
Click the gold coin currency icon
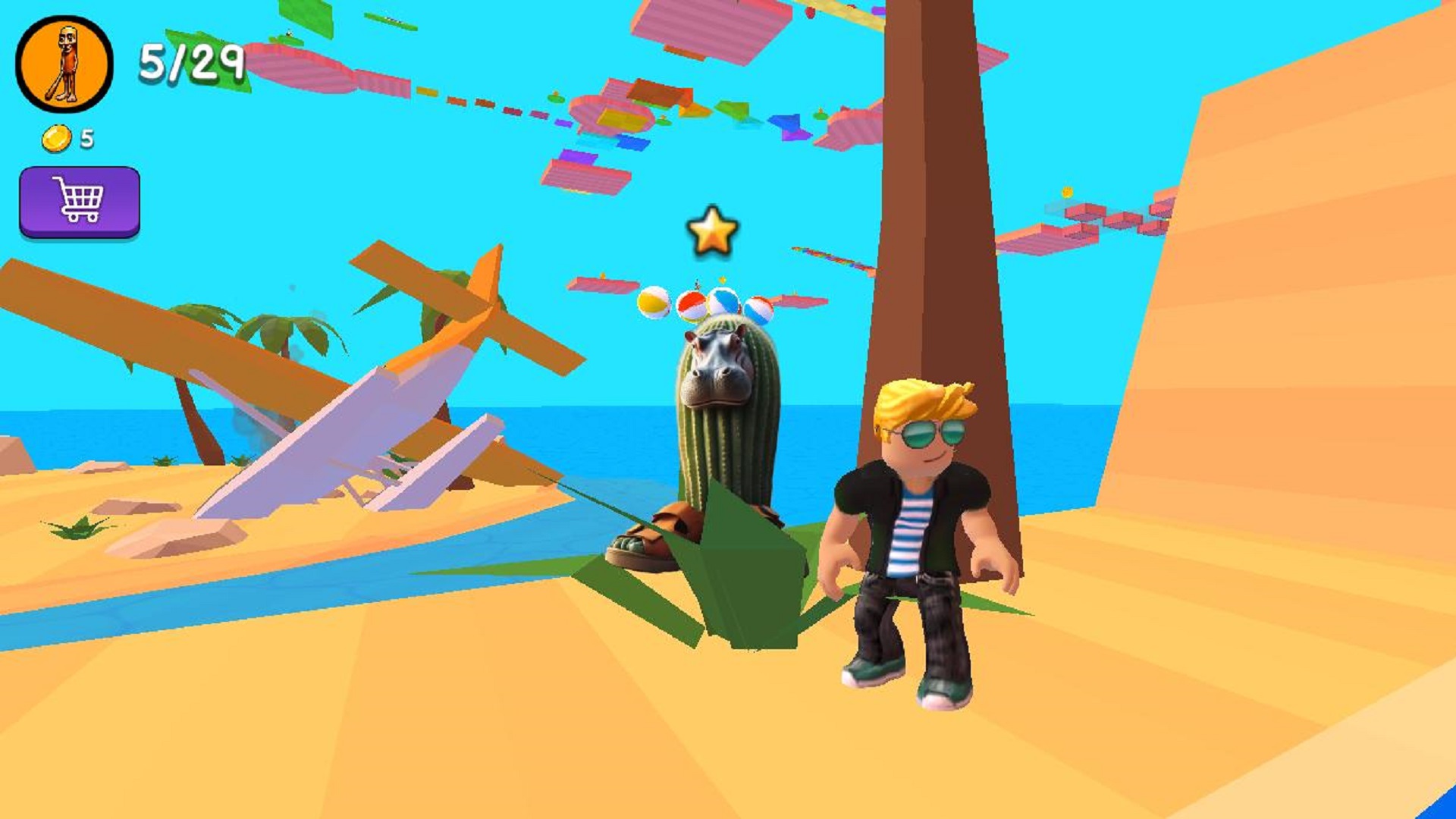tap(55, 138)
